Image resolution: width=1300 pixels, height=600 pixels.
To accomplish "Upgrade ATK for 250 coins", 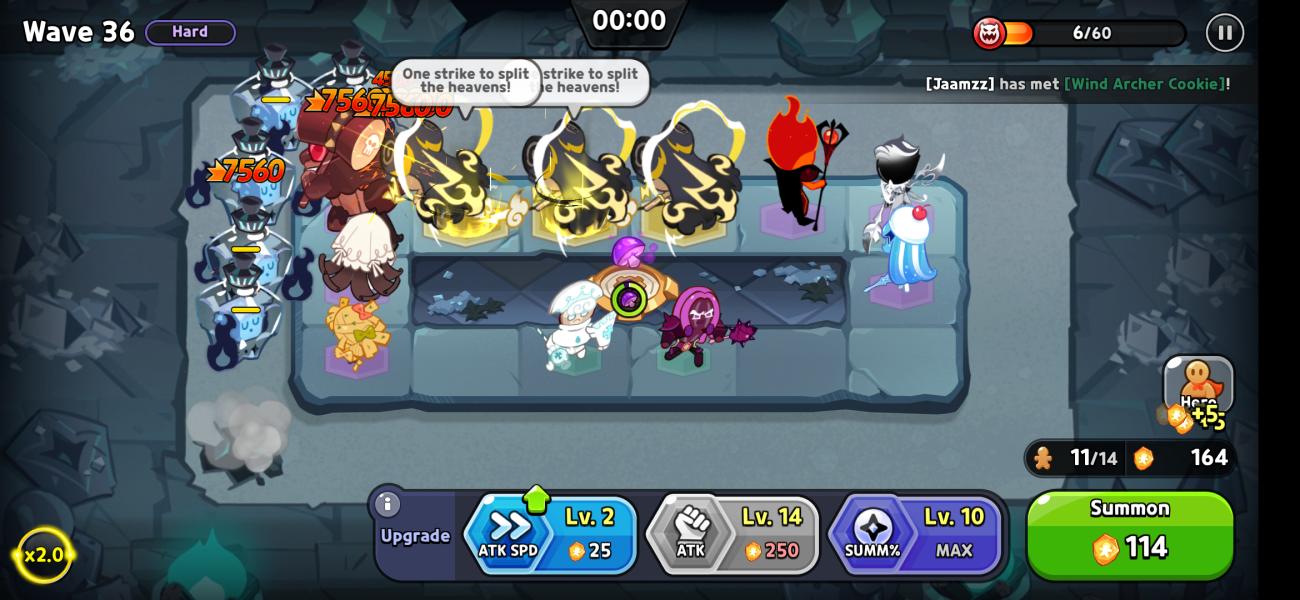I will 733,535.
